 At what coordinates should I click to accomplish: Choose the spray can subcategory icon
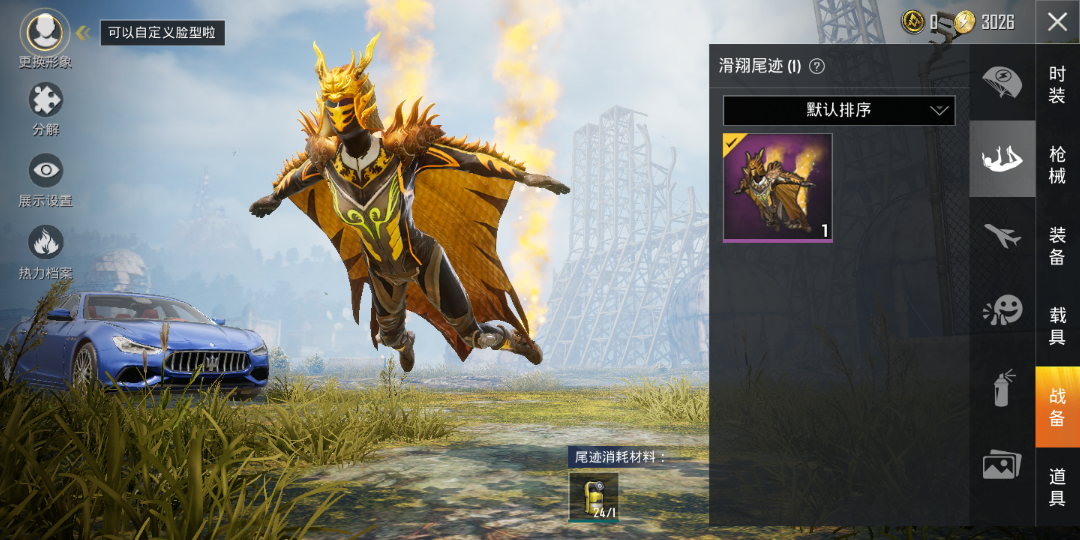click(x=1002, y=388)
